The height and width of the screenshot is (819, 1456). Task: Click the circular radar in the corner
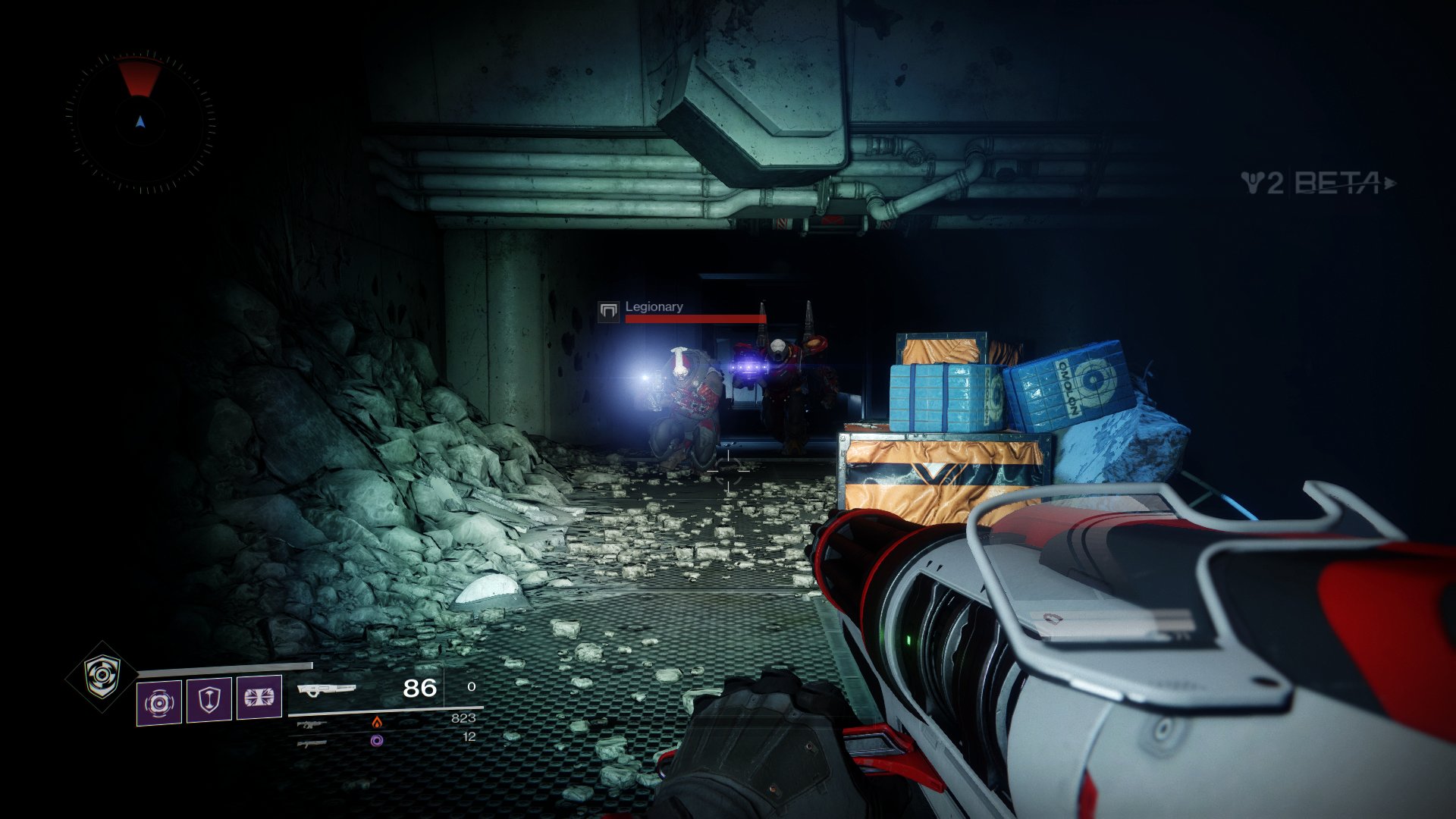(x=140, y=121)
